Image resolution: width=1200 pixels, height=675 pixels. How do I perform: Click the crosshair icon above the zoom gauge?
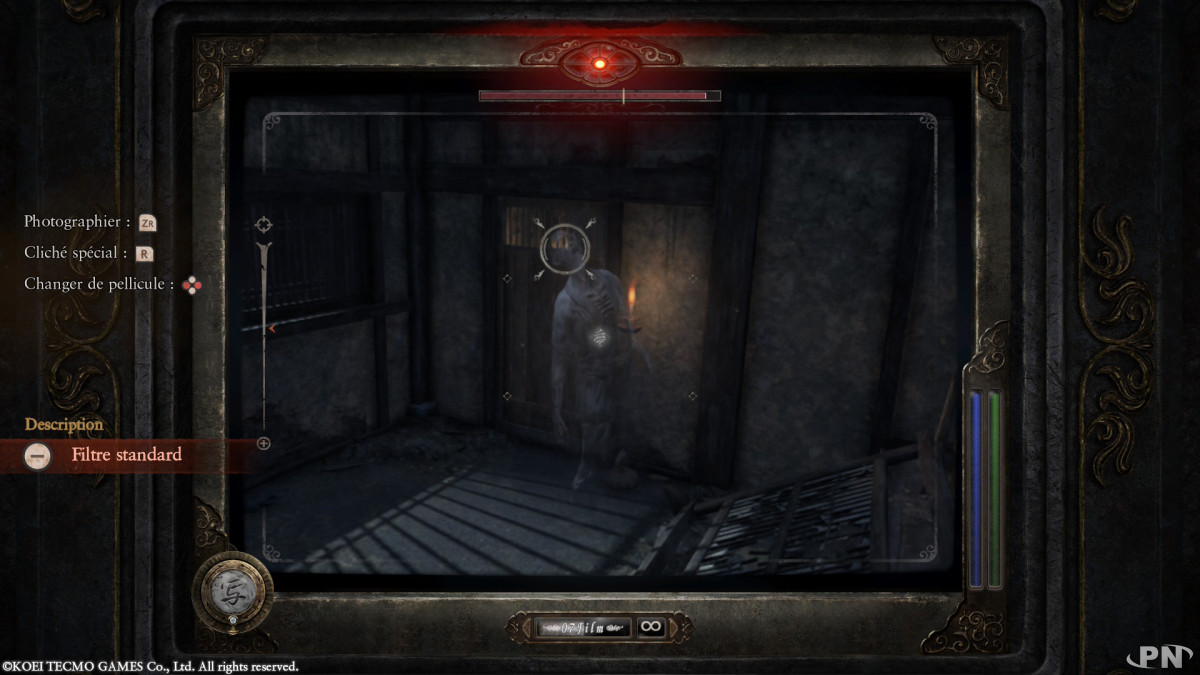(x=264, y=224)
